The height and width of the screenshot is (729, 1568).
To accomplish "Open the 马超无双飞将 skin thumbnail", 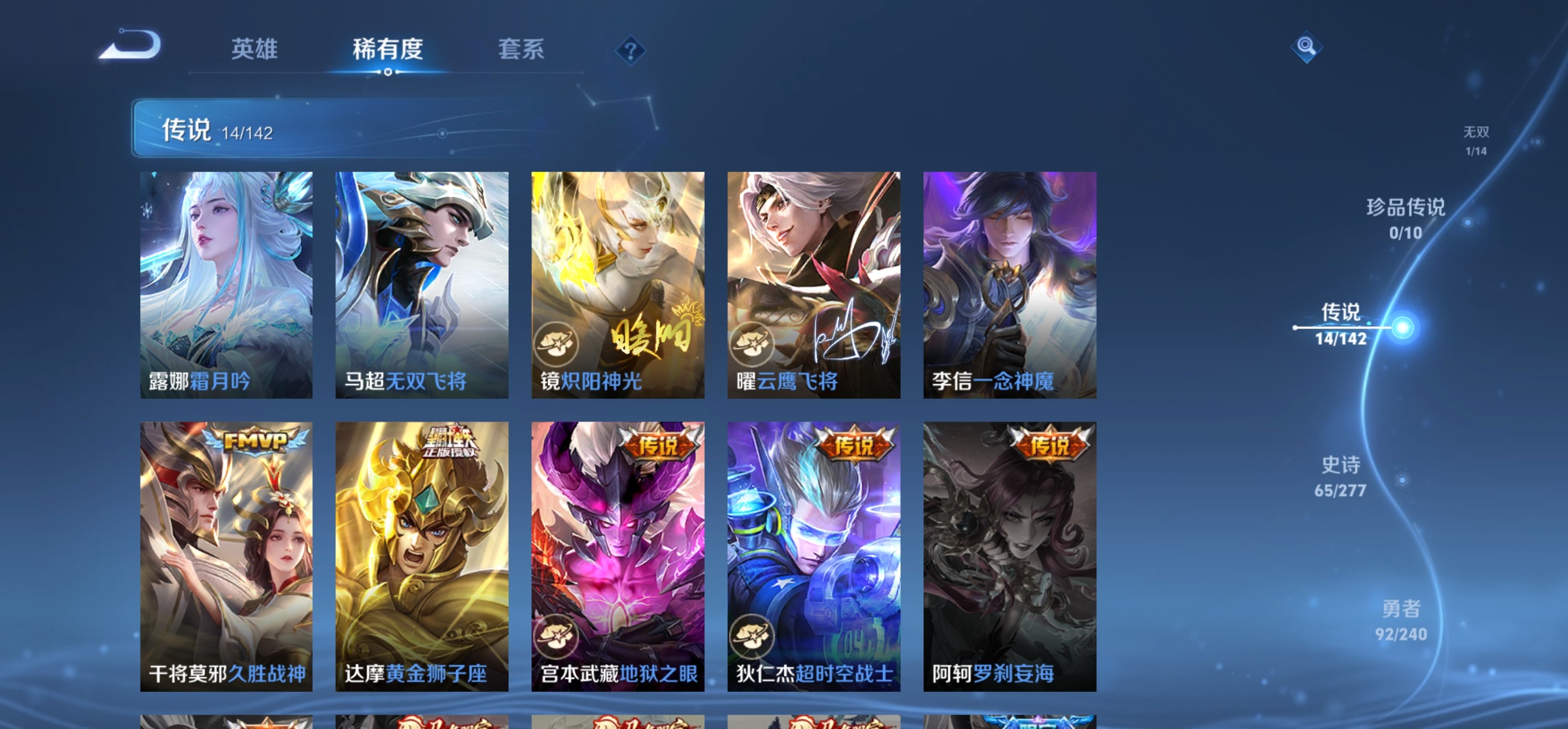I will 421,277.
